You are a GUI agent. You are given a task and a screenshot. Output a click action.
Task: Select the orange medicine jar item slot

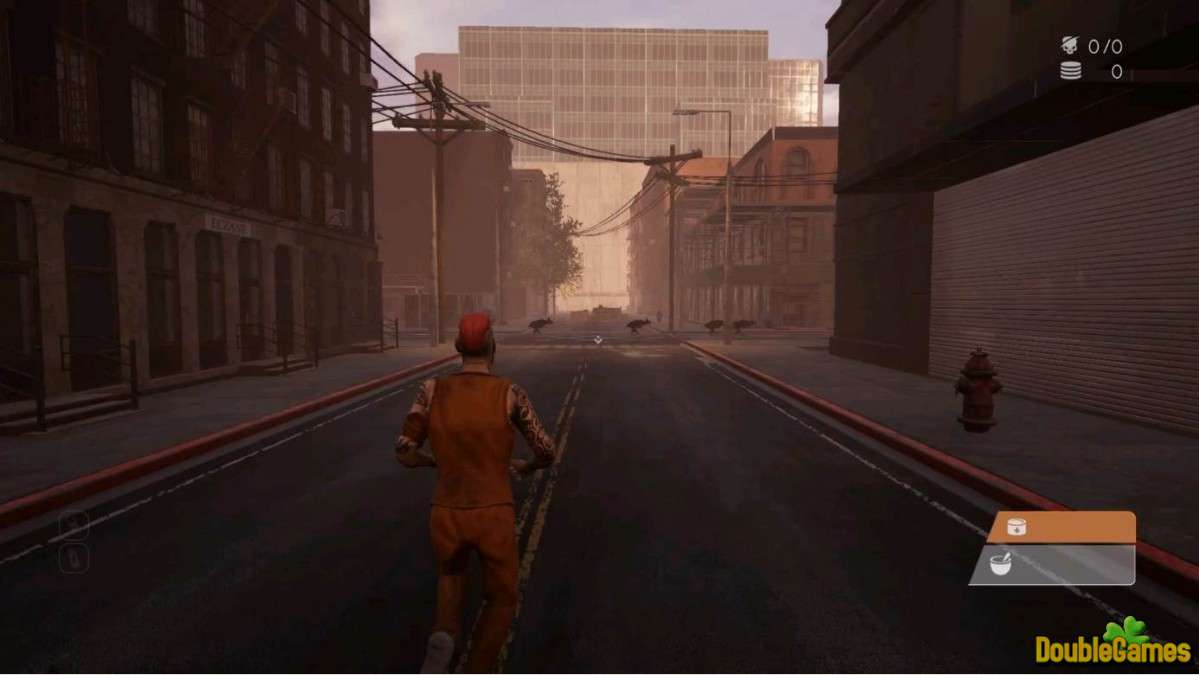(x=1061, y=527)
